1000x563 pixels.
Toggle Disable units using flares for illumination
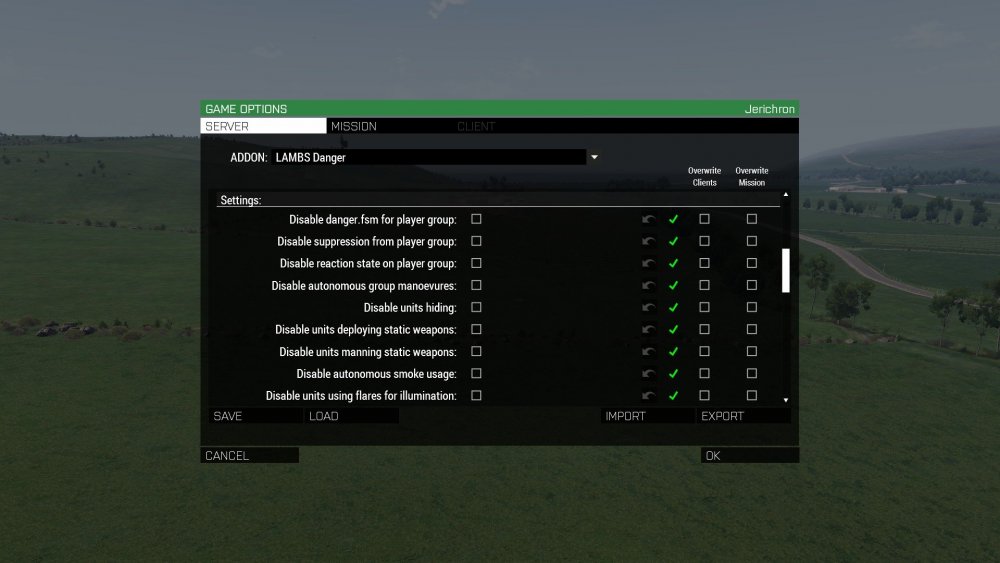[x=476, y=395]
